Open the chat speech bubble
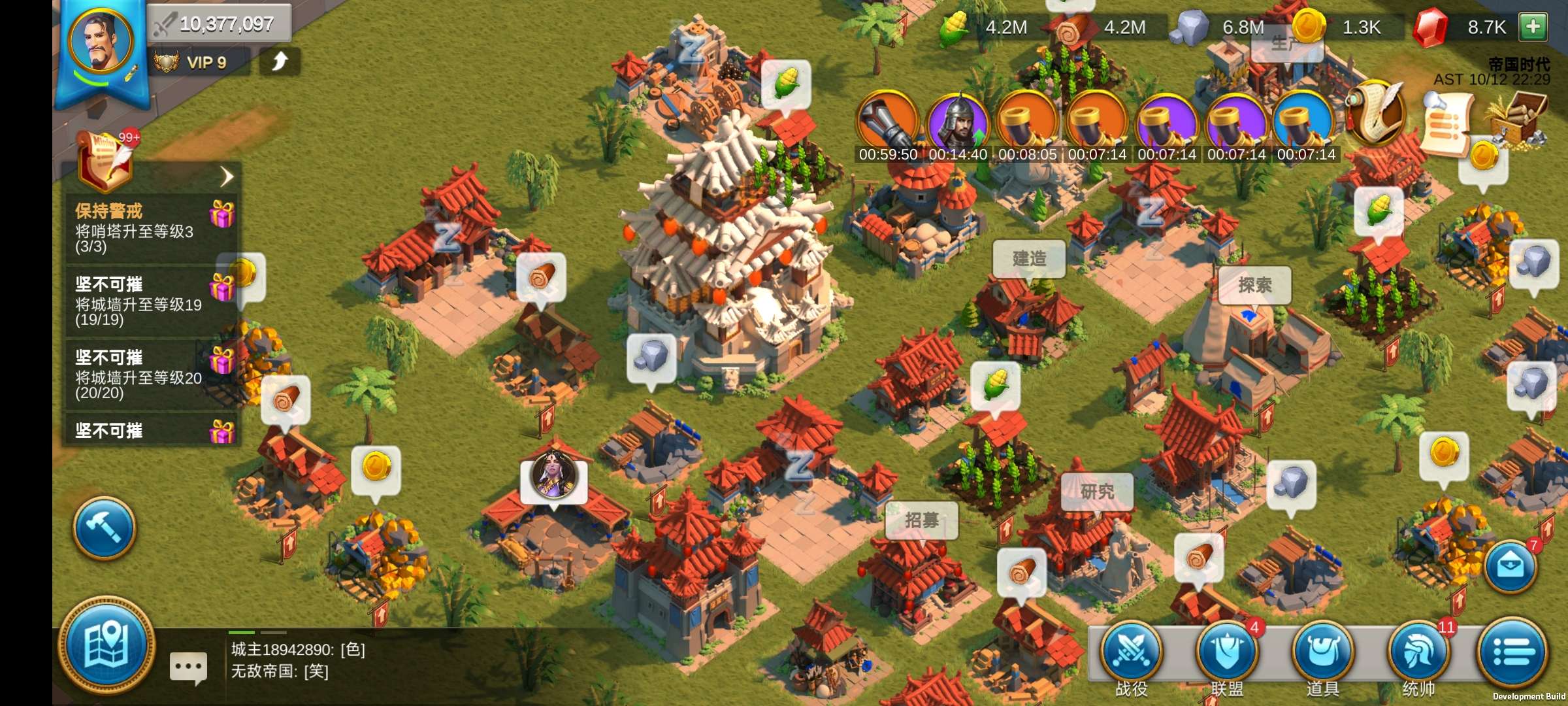This screenshot has height=706, width=1568. click(188, 667)
